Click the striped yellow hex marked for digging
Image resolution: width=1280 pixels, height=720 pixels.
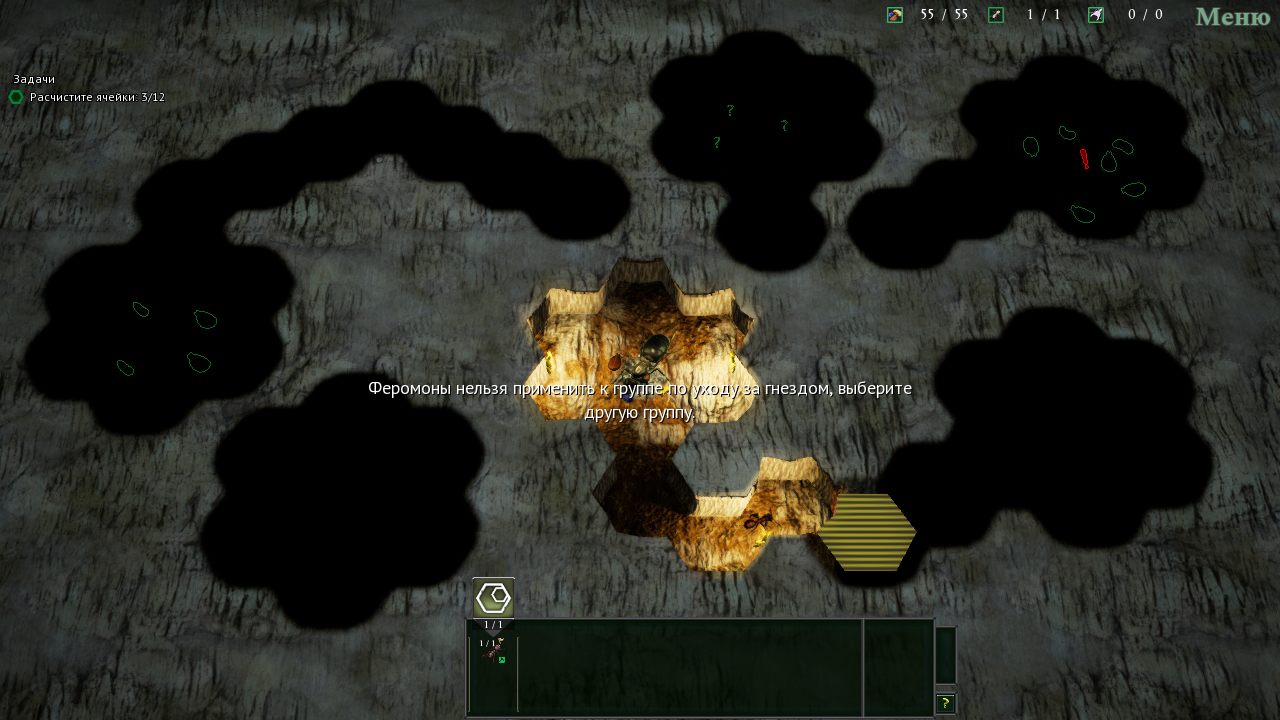(x=873, y=532)
